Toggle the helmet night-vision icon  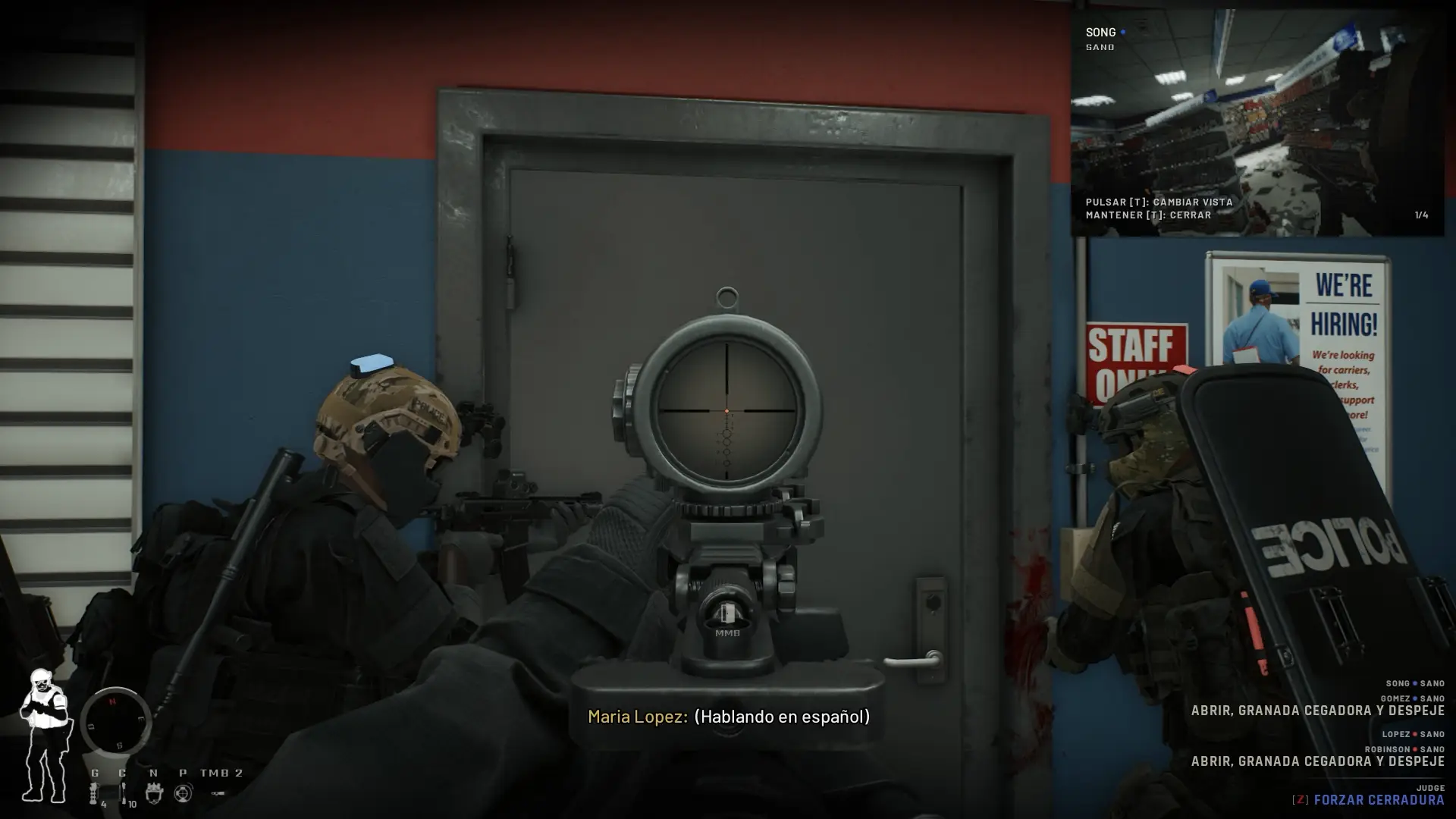click(154, 793)
